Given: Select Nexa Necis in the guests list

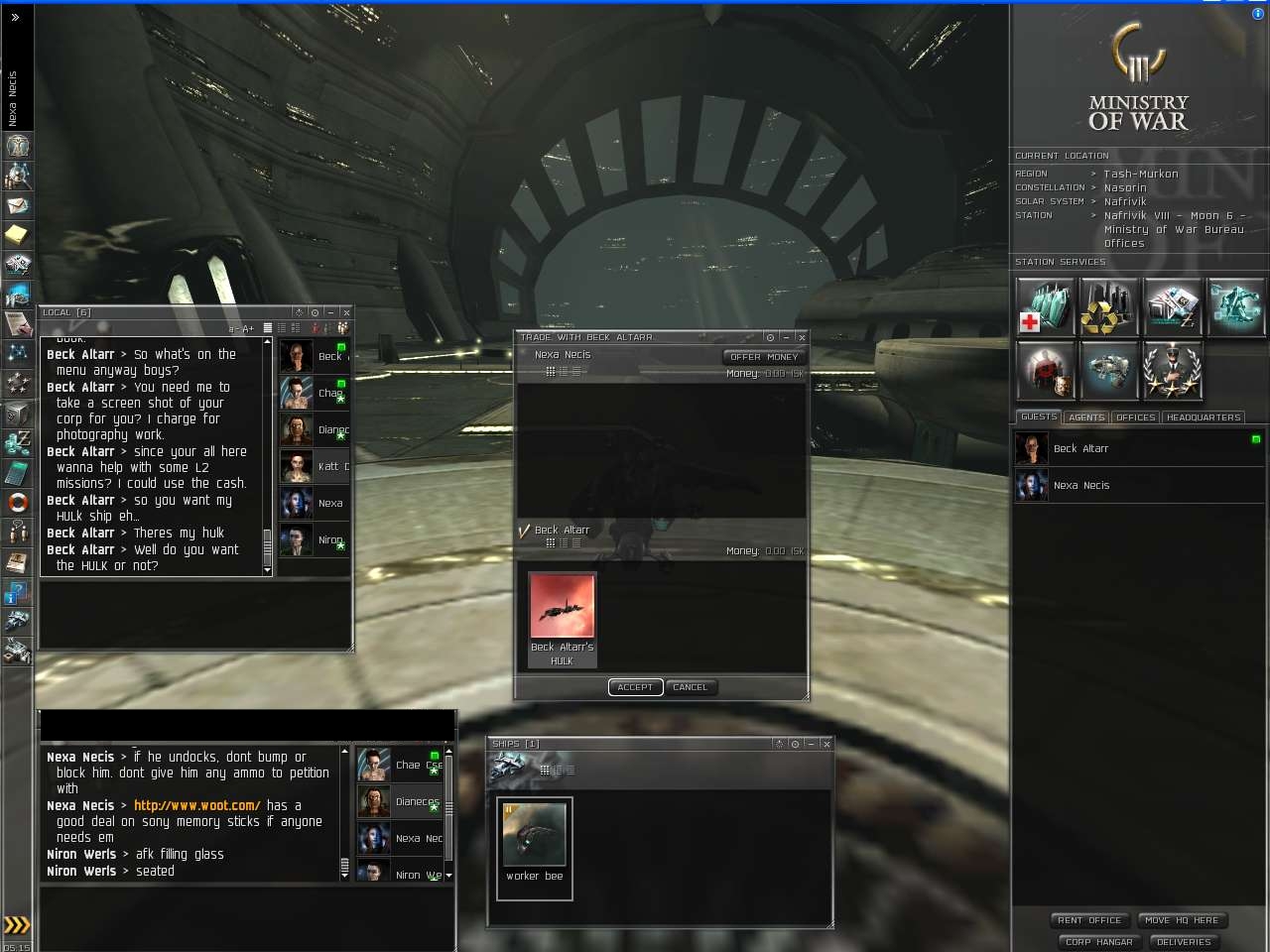Looking at the screenshot, I should click(1080, 485).
